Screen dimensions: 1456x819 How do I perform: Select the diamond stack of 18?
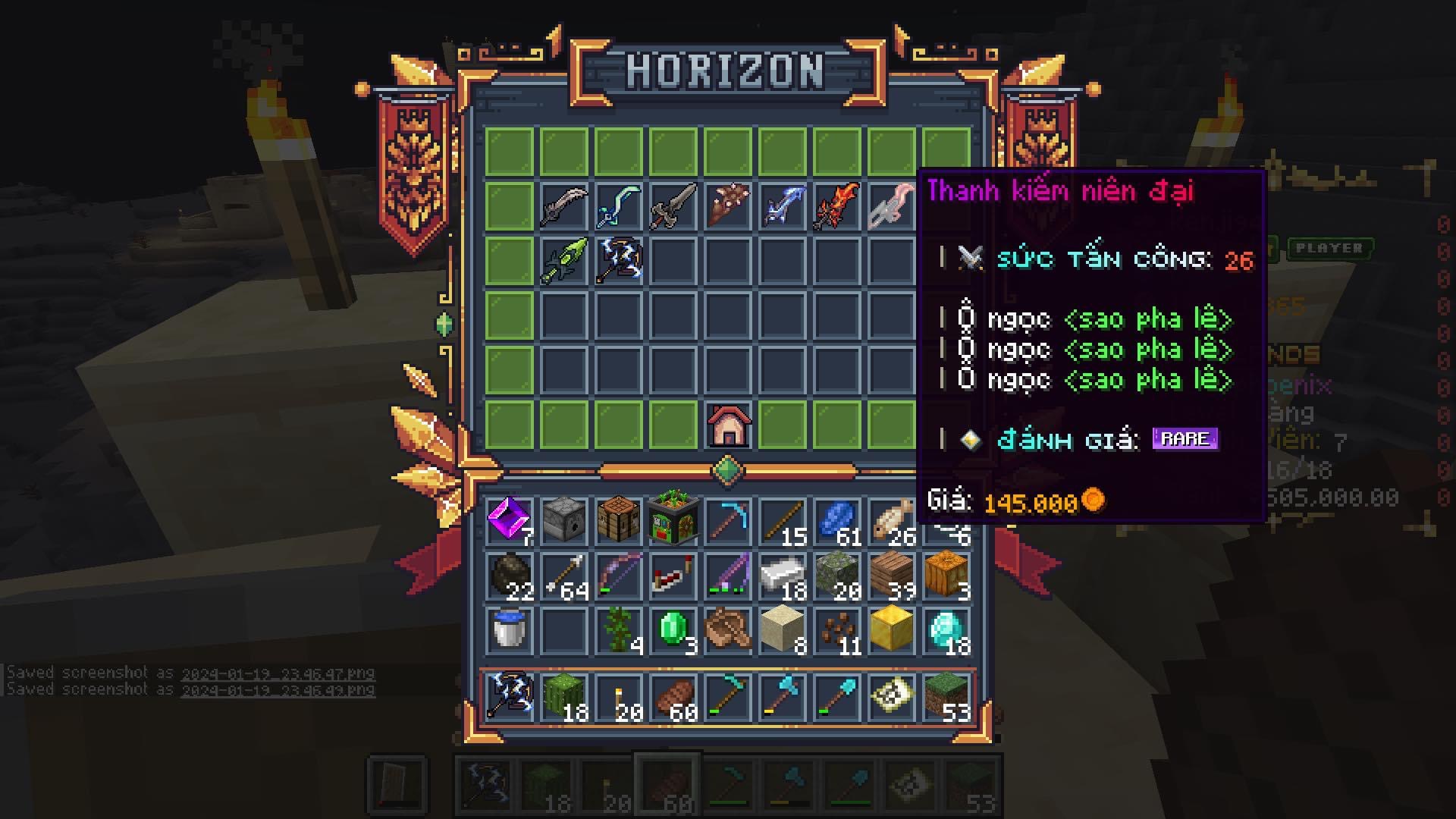pos(946,629)
